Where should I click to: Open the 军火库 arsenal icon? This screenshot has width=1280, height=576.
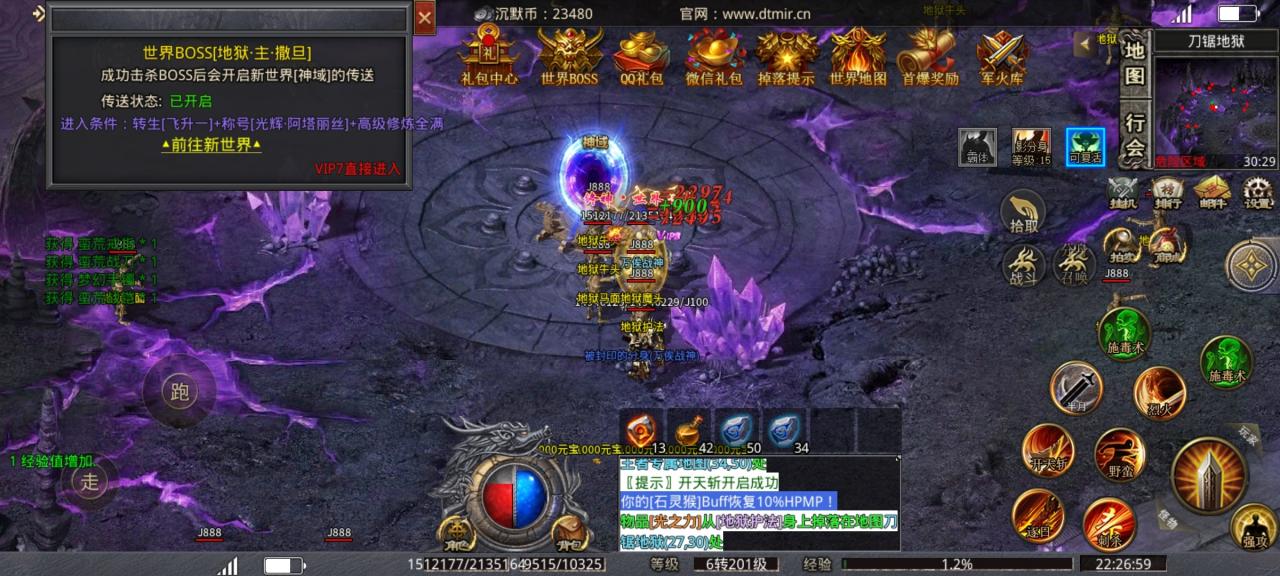(x=1001, y=56)
